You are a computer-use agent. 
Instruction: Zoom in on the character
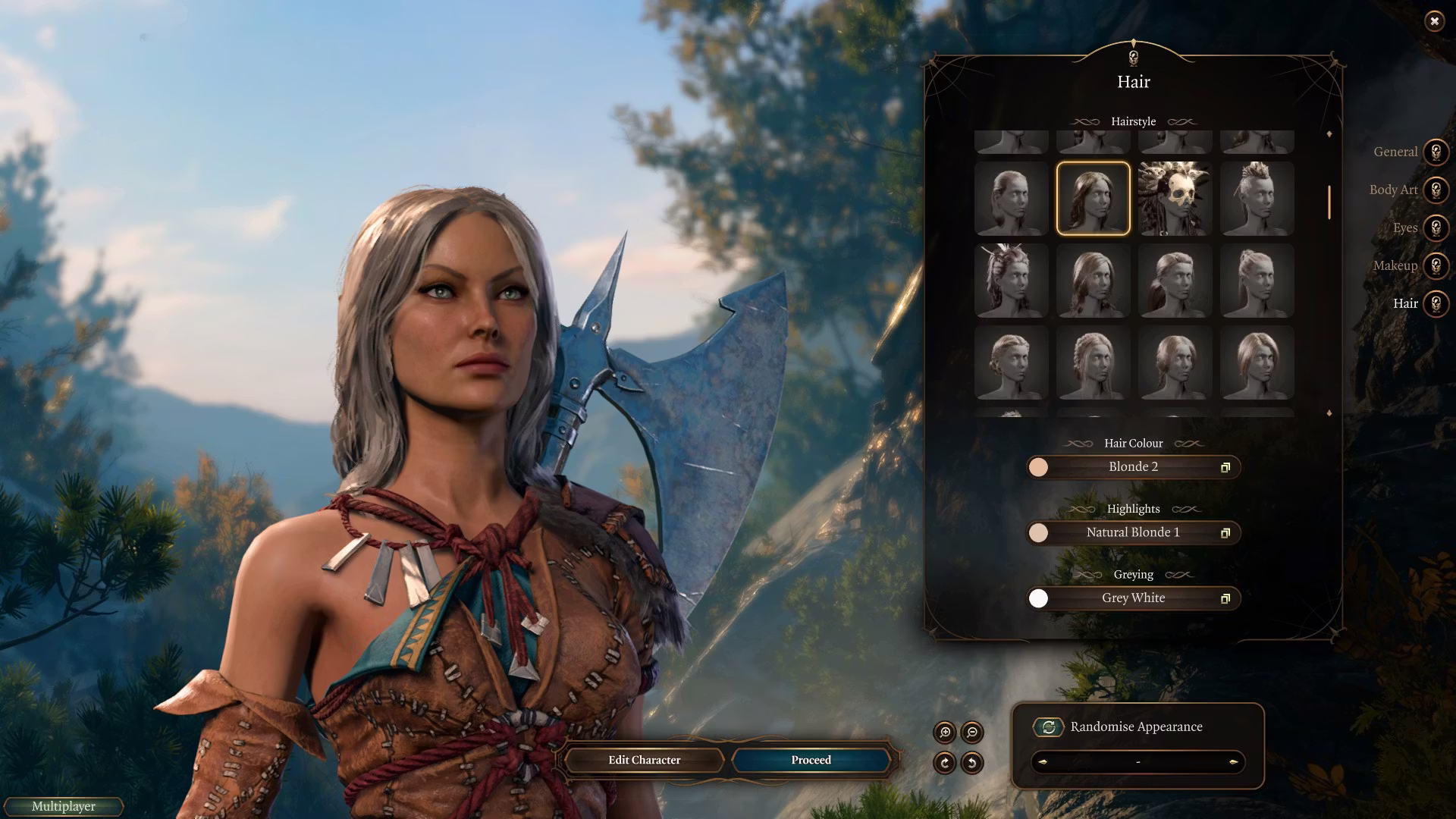[945, 733]
